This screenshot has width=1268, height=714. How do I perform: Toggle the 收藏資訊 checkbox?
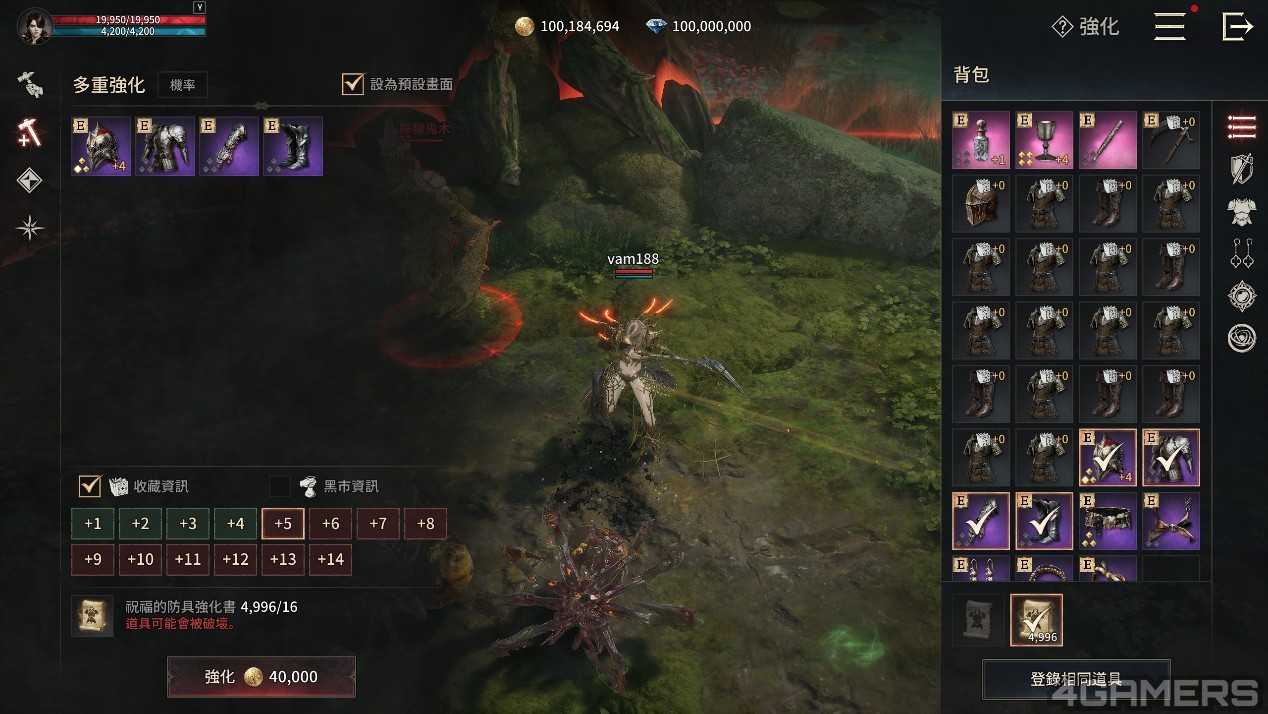90,486
